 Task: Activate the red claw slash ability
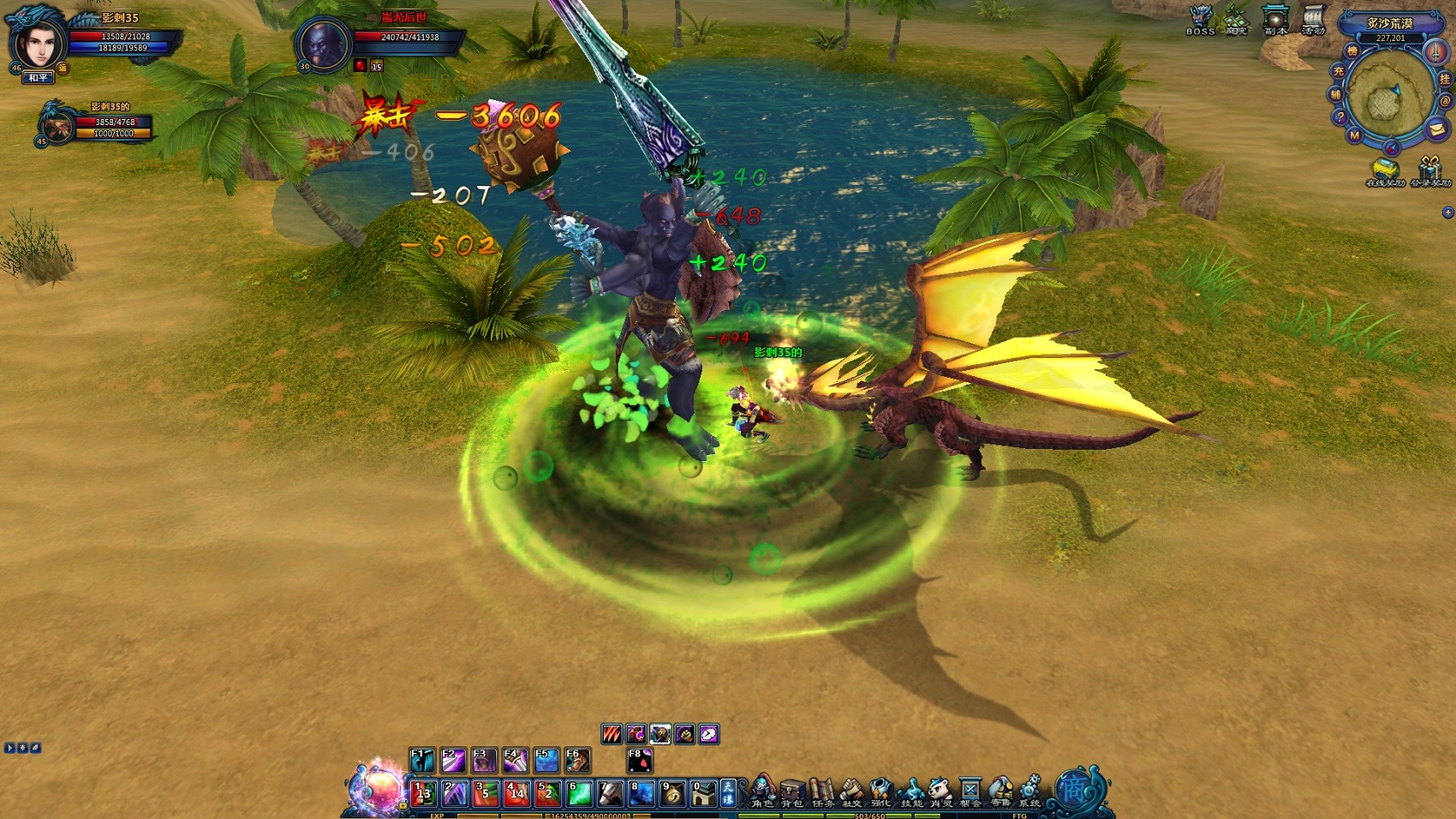[612, 734]
